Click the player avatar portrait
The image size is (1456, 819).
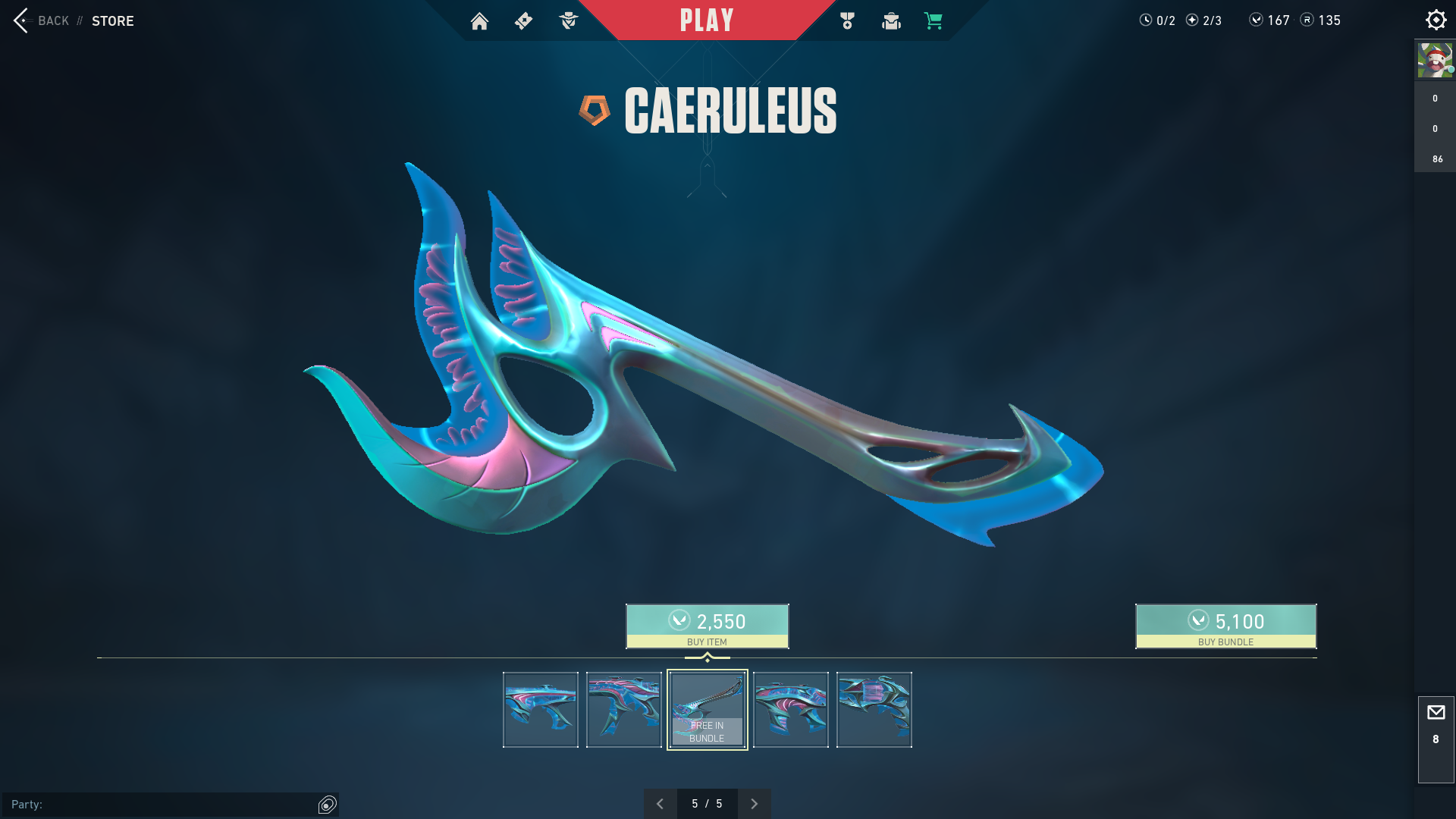(x=1435, y=61)
